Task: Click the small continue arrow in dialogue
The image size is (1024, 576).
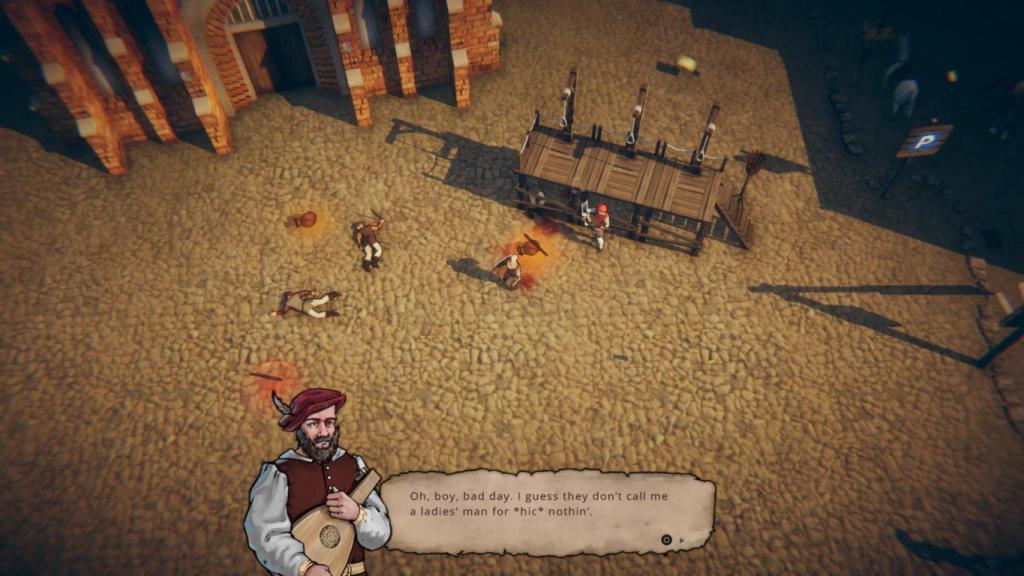Action: 682,540
